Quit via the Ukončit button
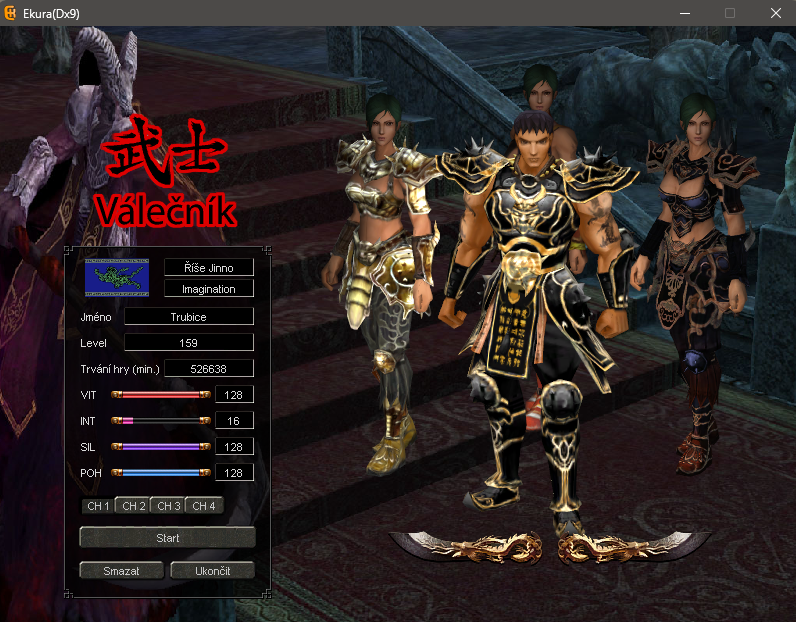The height and width of the screenshot is (622, 796). point(212,571)
